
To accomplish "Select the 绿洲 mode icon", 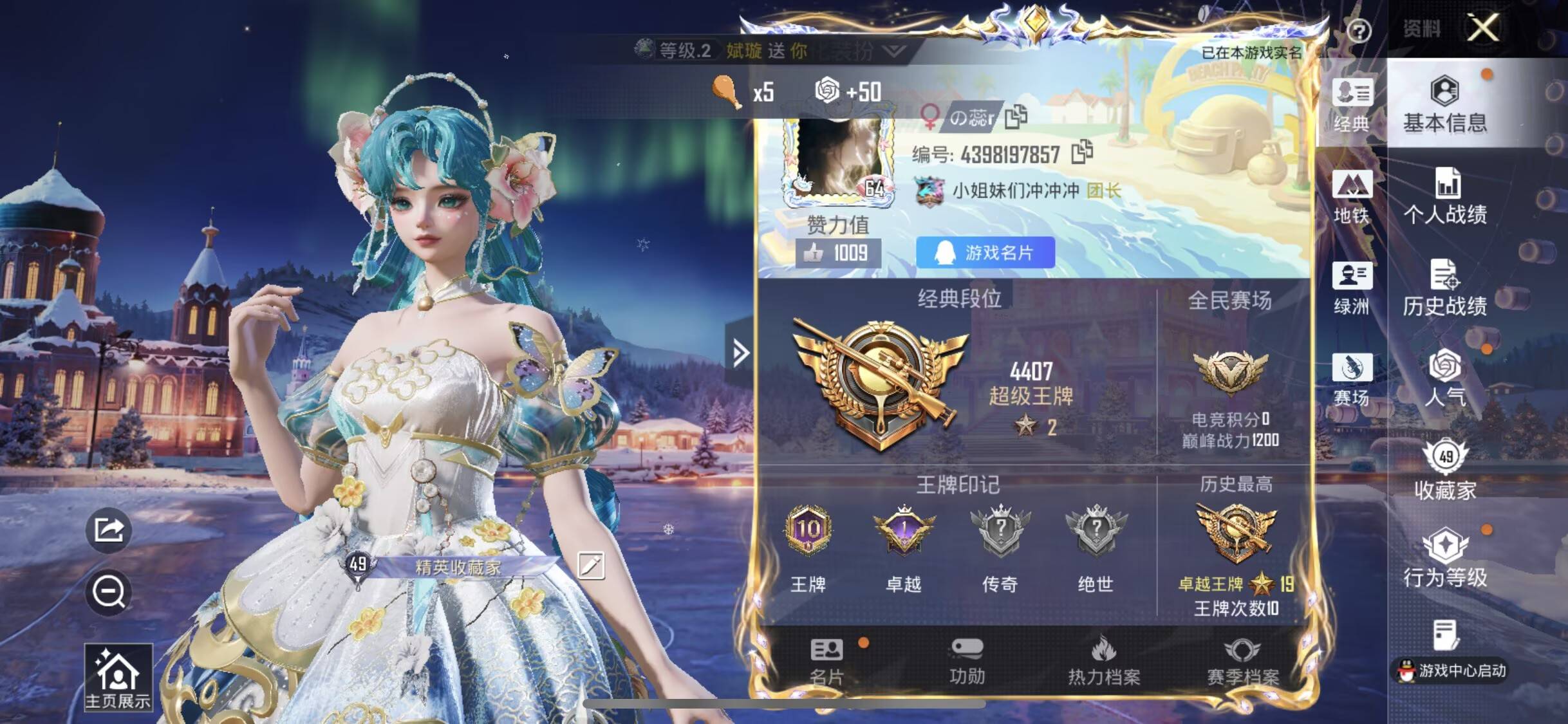I will pyautogui.click(x=1353, y=283).
